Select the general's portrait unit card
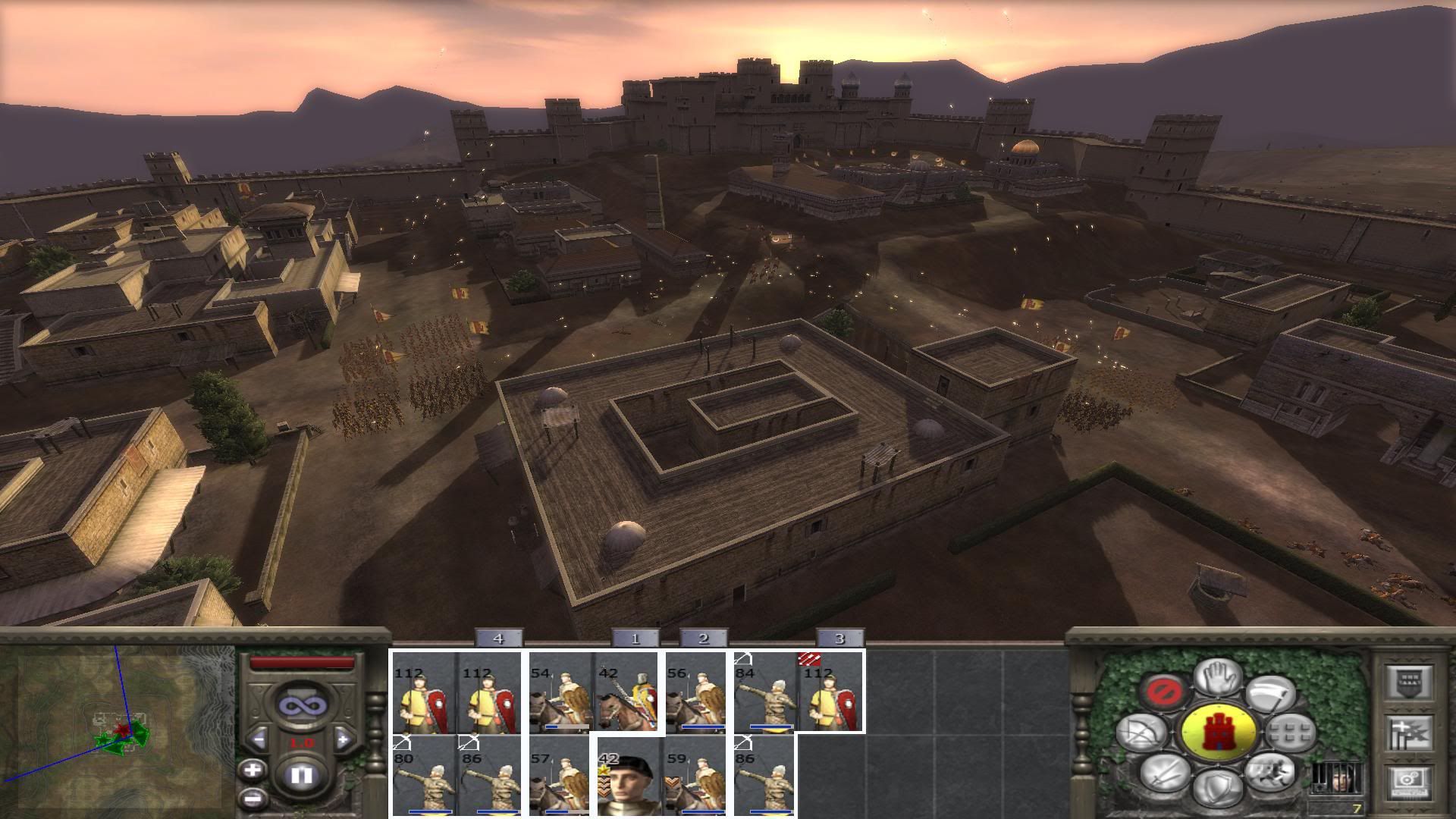1456x819 pixels. (626, 776)
